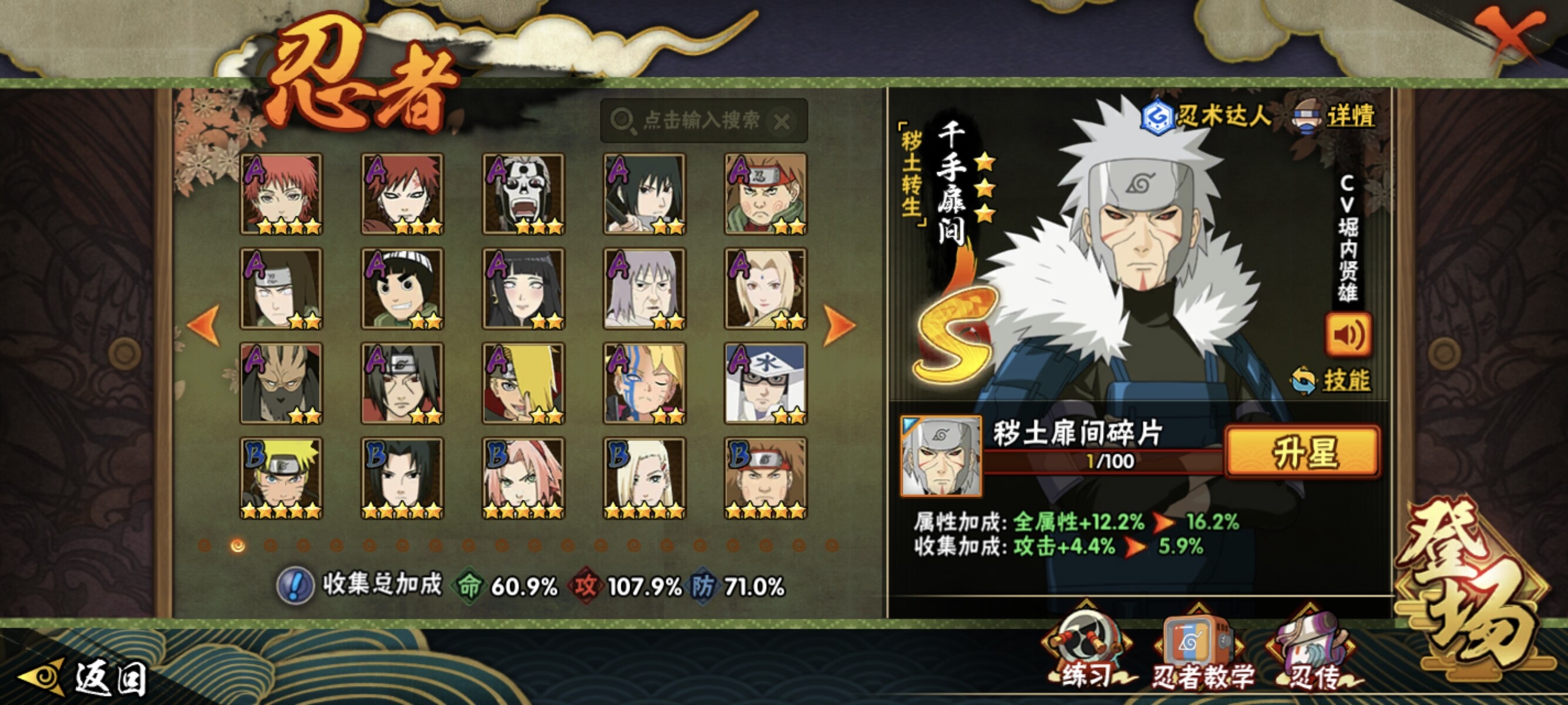Show collection bonus info icon
This screenshot has width=1568, height=705.
[295, 586]
